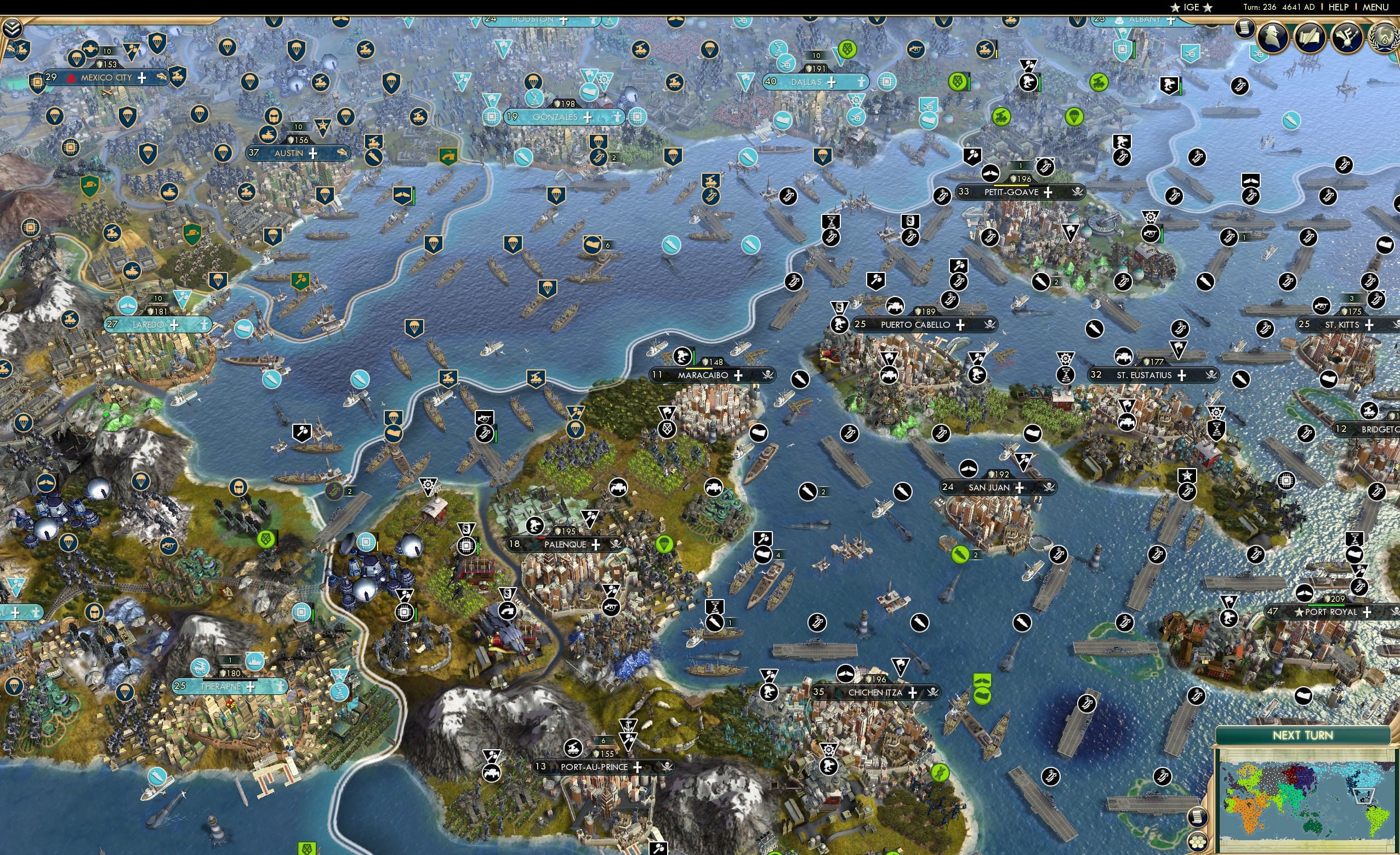This screenshot has width=1400, height=855.
Task: Open HELP from the top bar
Action: (1339, 7)
